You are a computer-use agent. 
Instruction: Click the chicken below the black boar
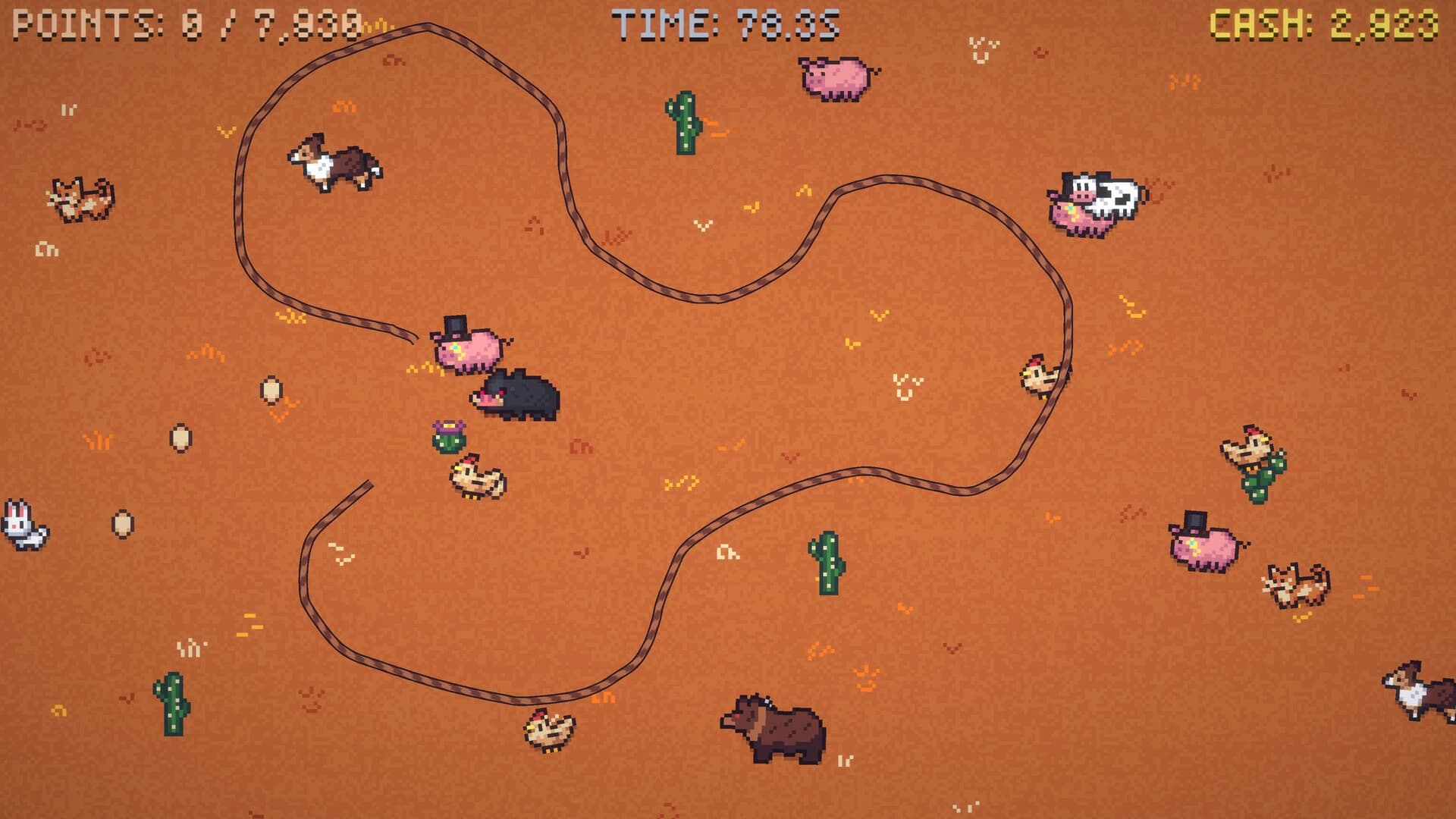point(474,478)
